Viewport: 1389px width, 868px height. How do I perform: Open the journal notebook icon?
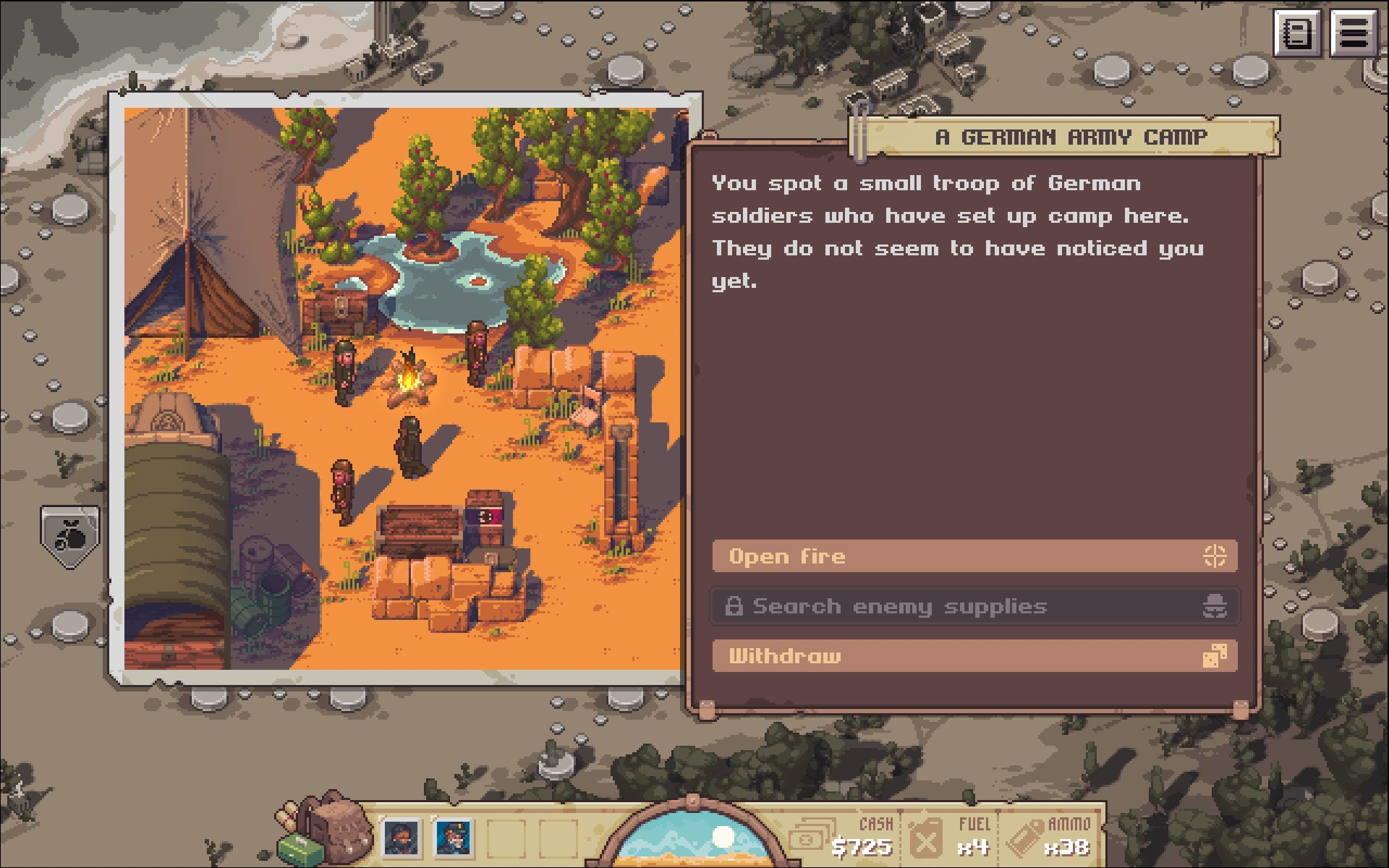point(1297,33)
